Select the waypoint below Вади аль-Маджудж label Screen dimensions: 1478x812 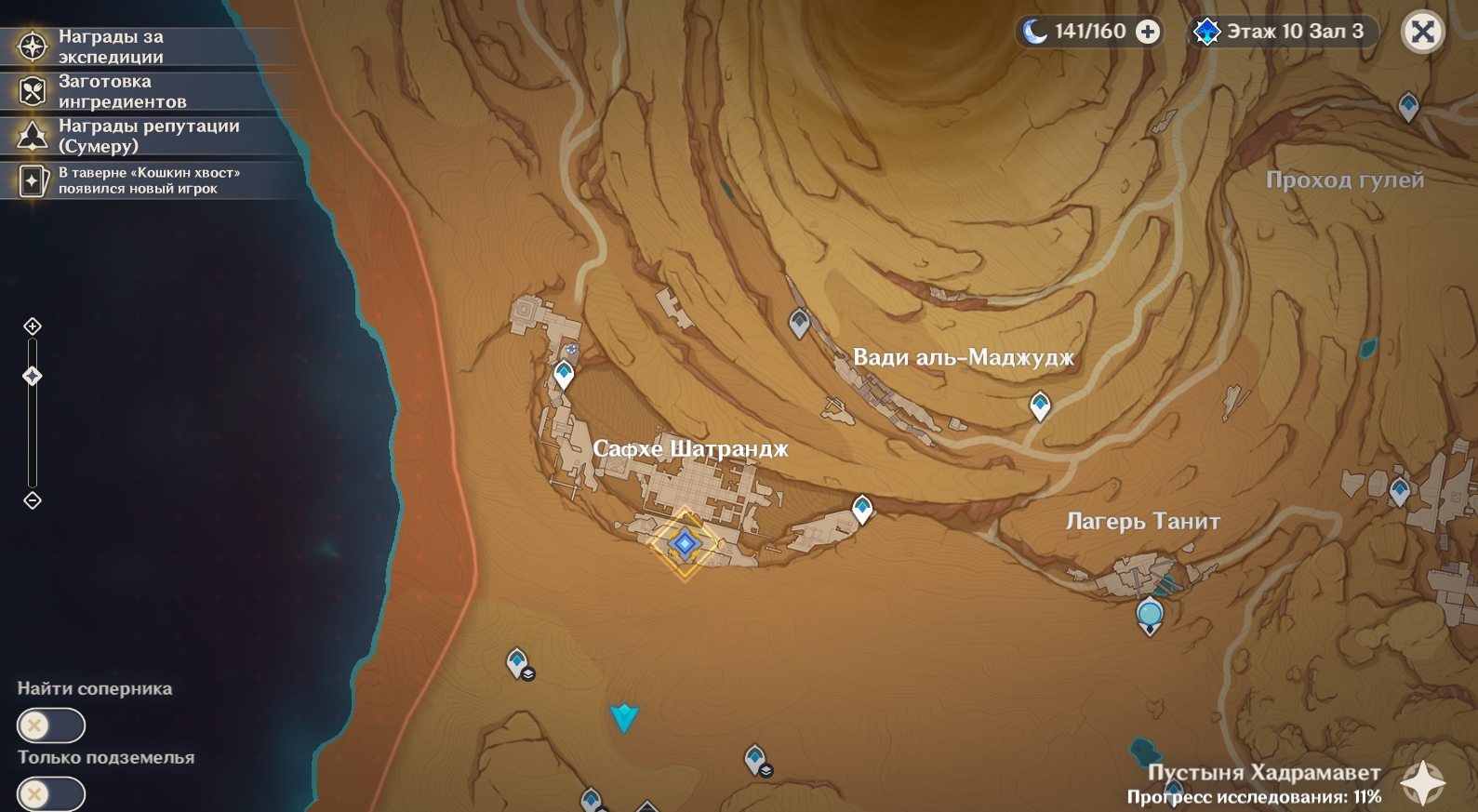(x=1040, y=406)
